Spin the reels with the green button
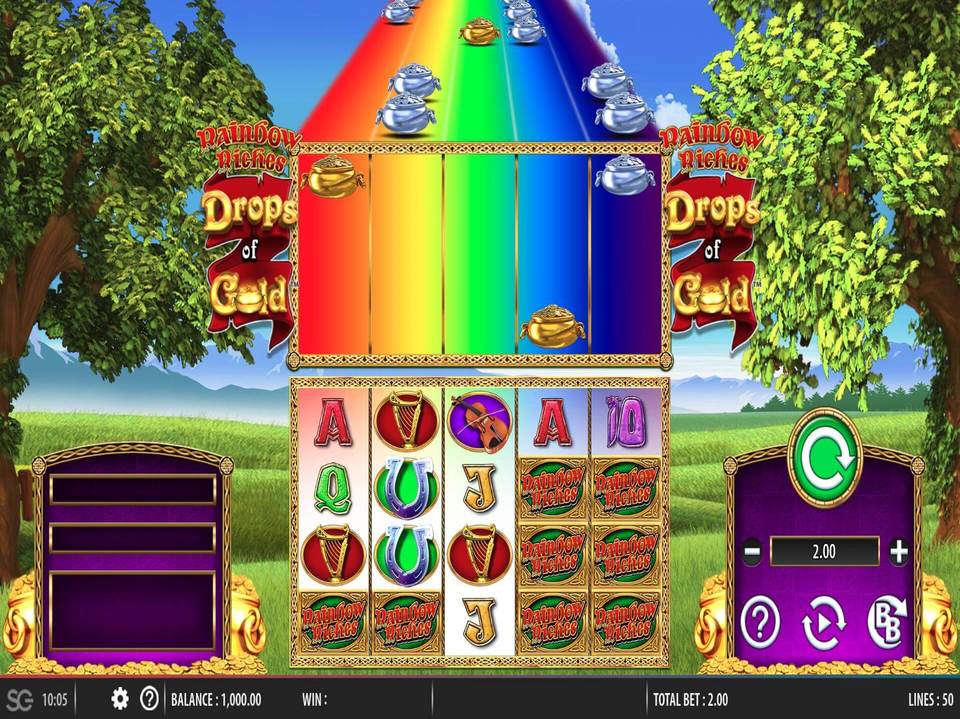 point(825,457)
